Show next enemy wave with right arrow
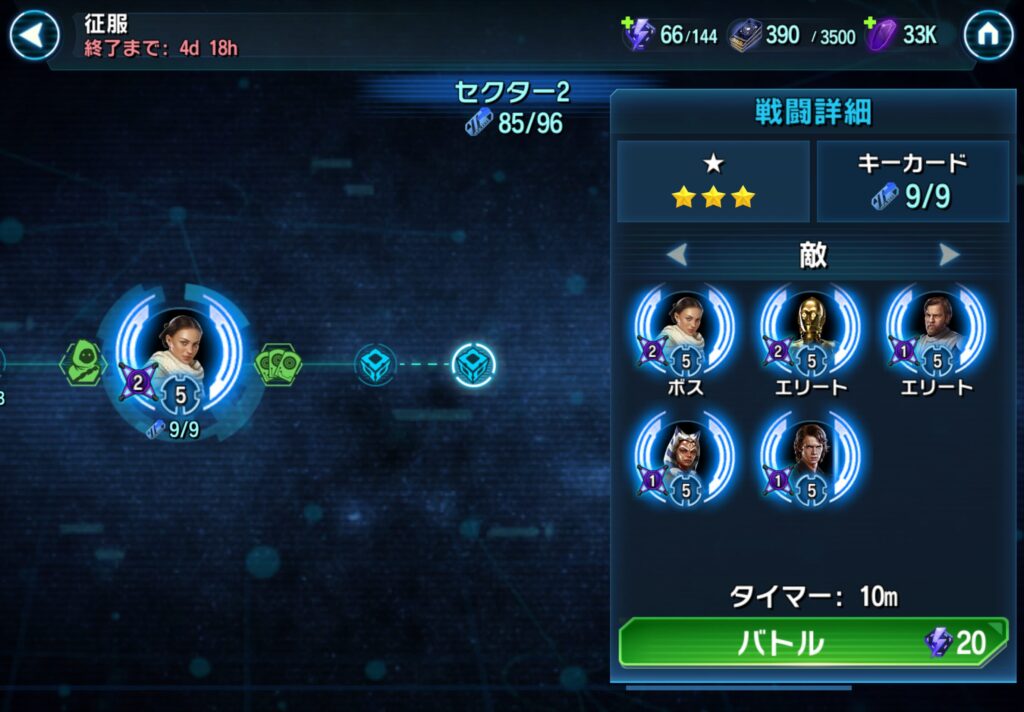 (x=949, y=256)
